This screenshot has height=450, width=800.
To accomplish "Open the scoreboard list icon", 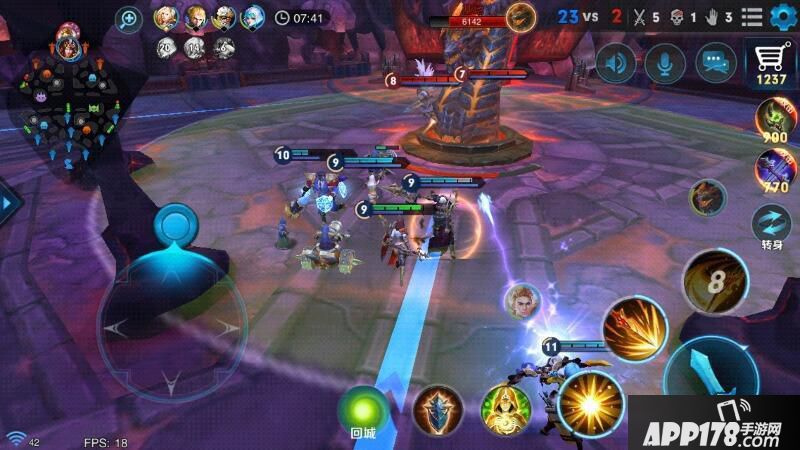I will pyautogui.click(x=752, y=17).
